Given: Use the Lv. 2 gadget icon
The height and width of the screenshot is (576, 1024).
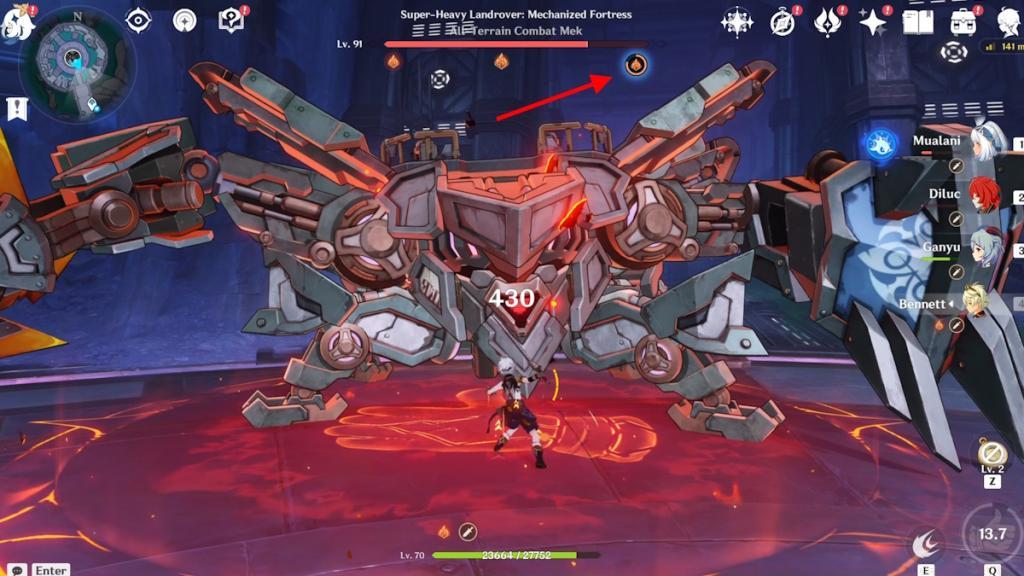Looking at the screenshot, I should (992, 454).
